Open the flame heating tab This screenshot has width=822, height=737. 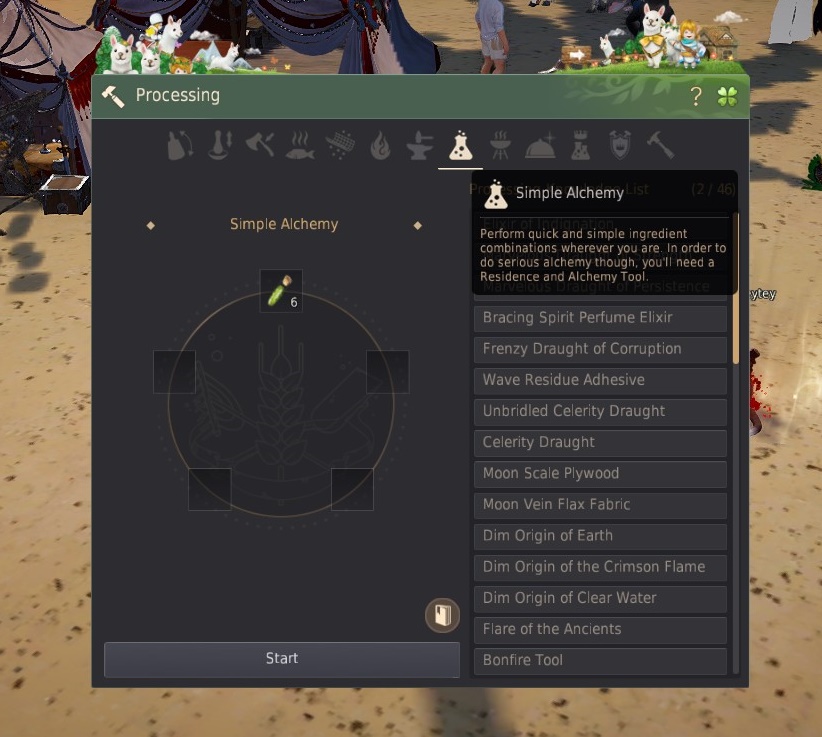[380, 146]
